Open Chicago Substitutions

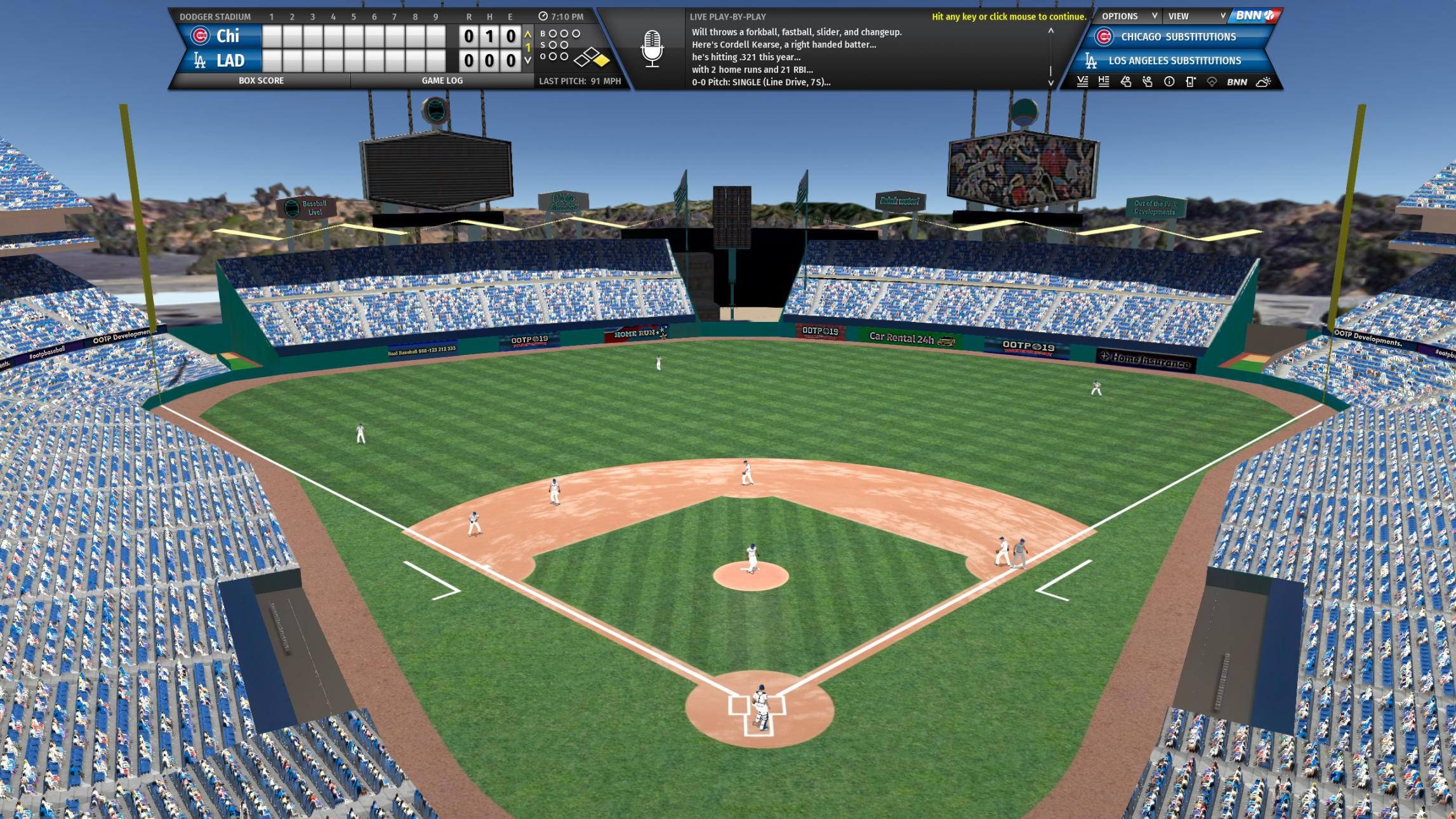pyautogui.click(x=1177, y=37)
